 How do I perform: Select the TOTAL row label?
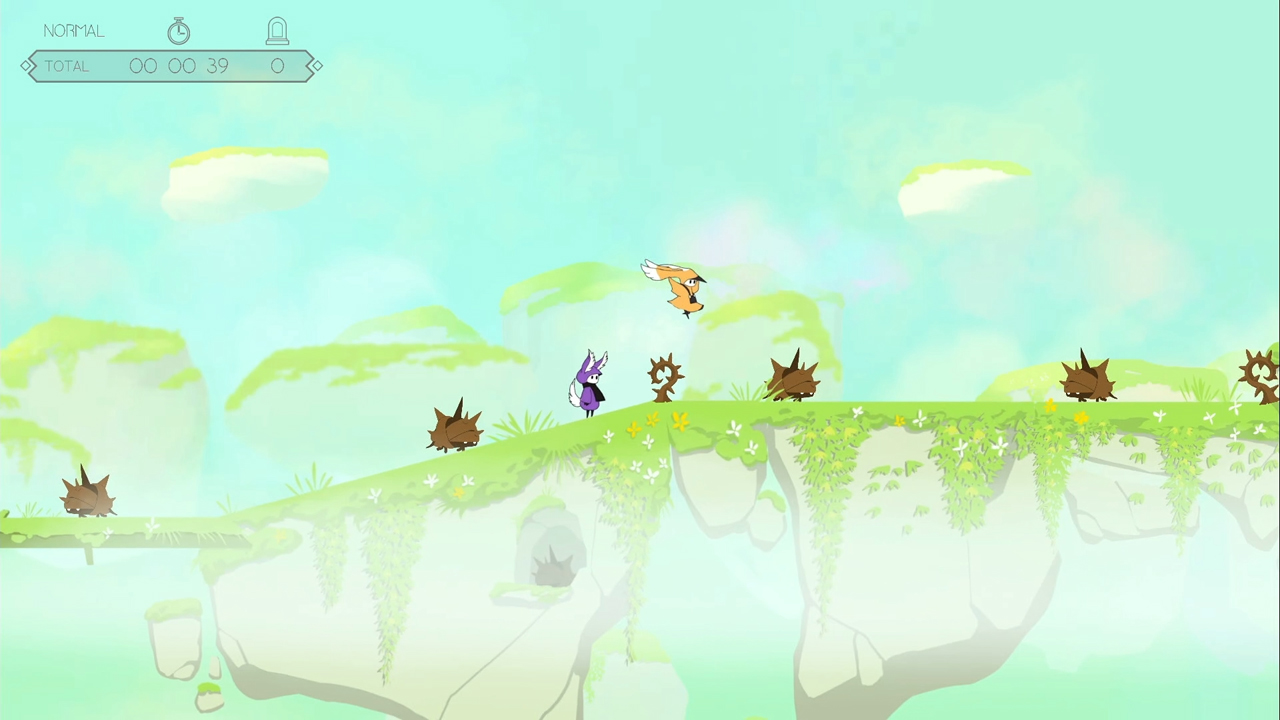point(66,65)
